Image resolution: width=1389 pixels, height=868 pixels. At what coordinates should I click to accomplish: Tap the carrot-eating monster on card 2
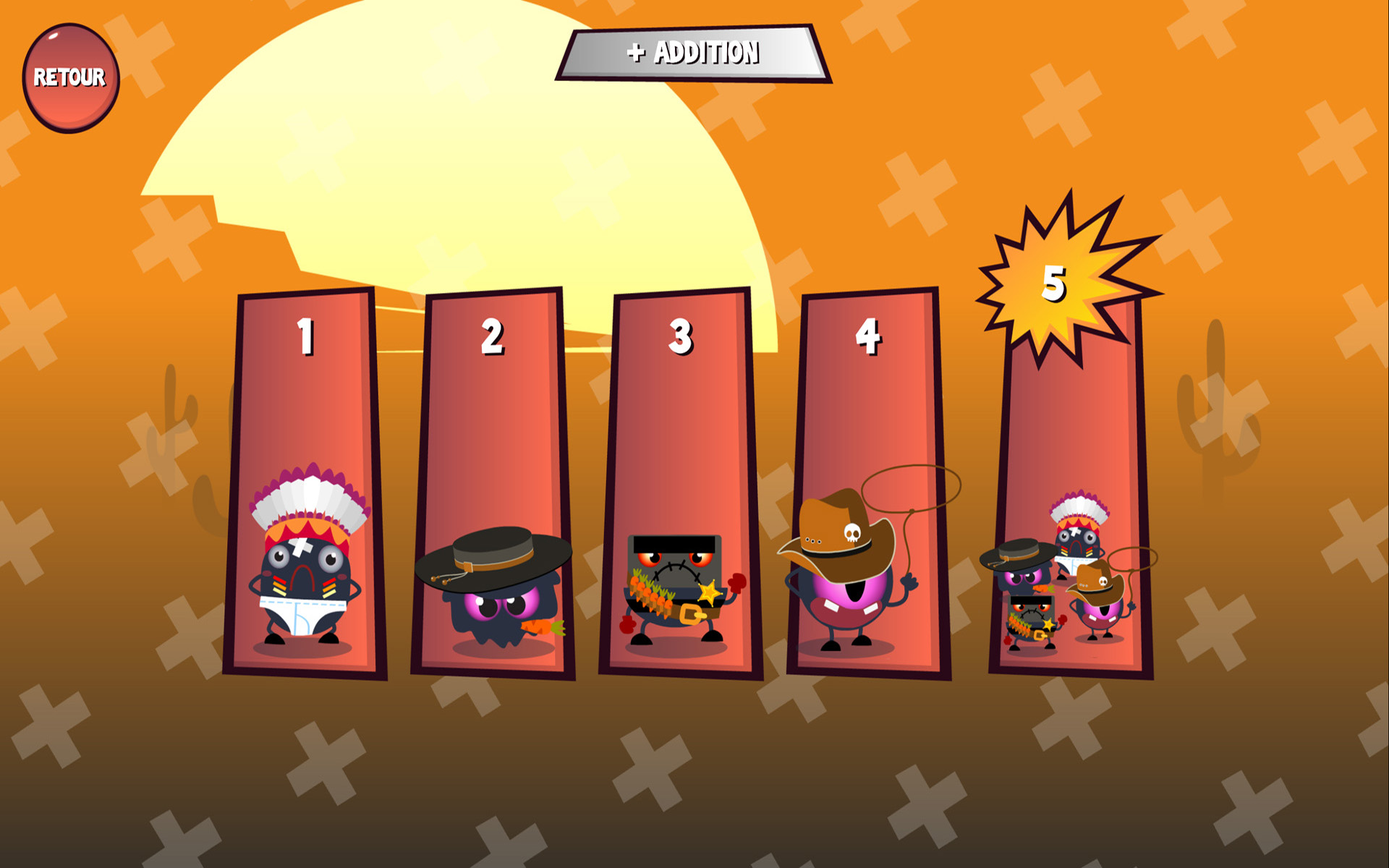492,586
